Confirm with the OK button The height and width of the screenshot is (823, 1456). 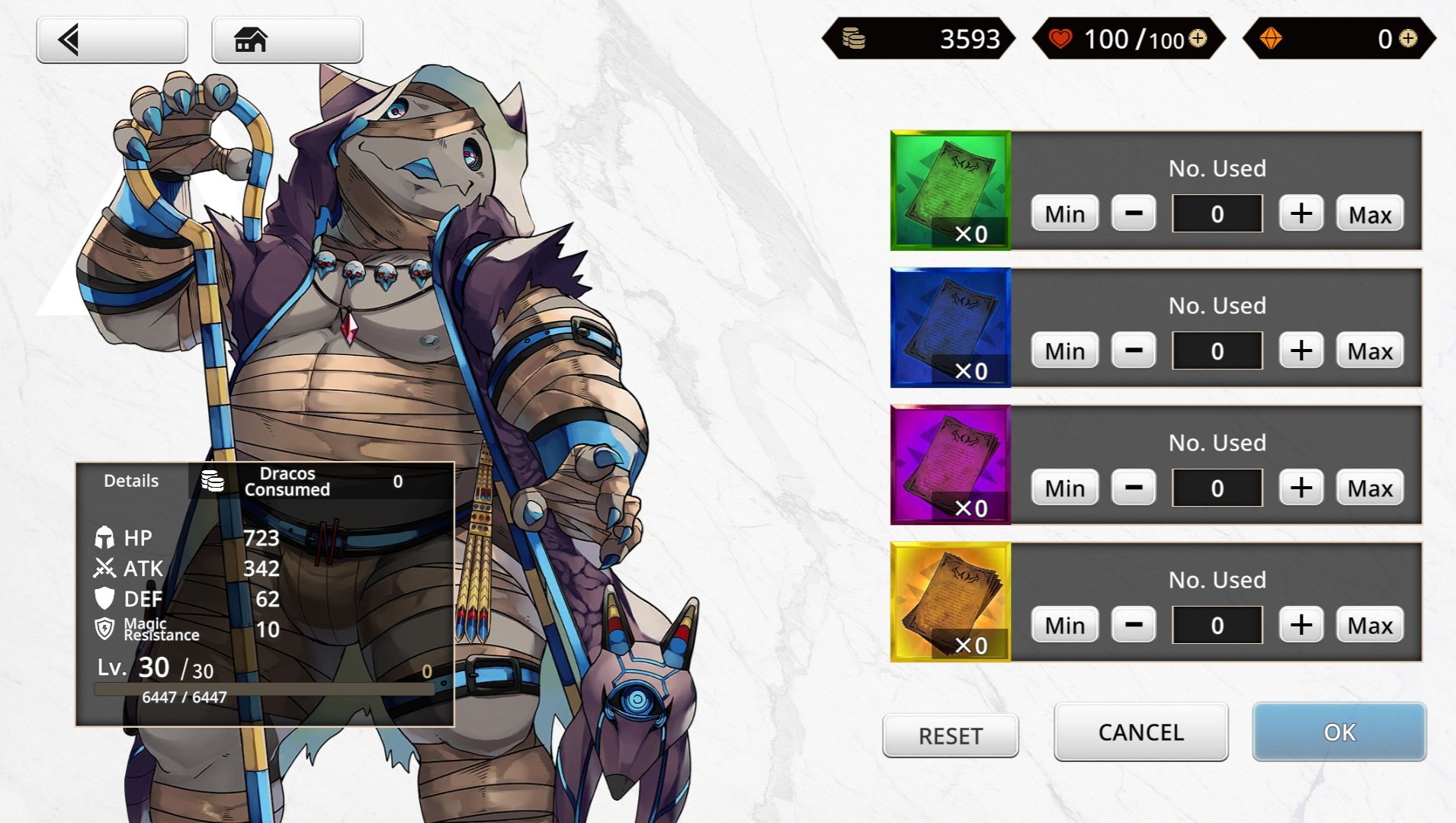[1339, 732]
